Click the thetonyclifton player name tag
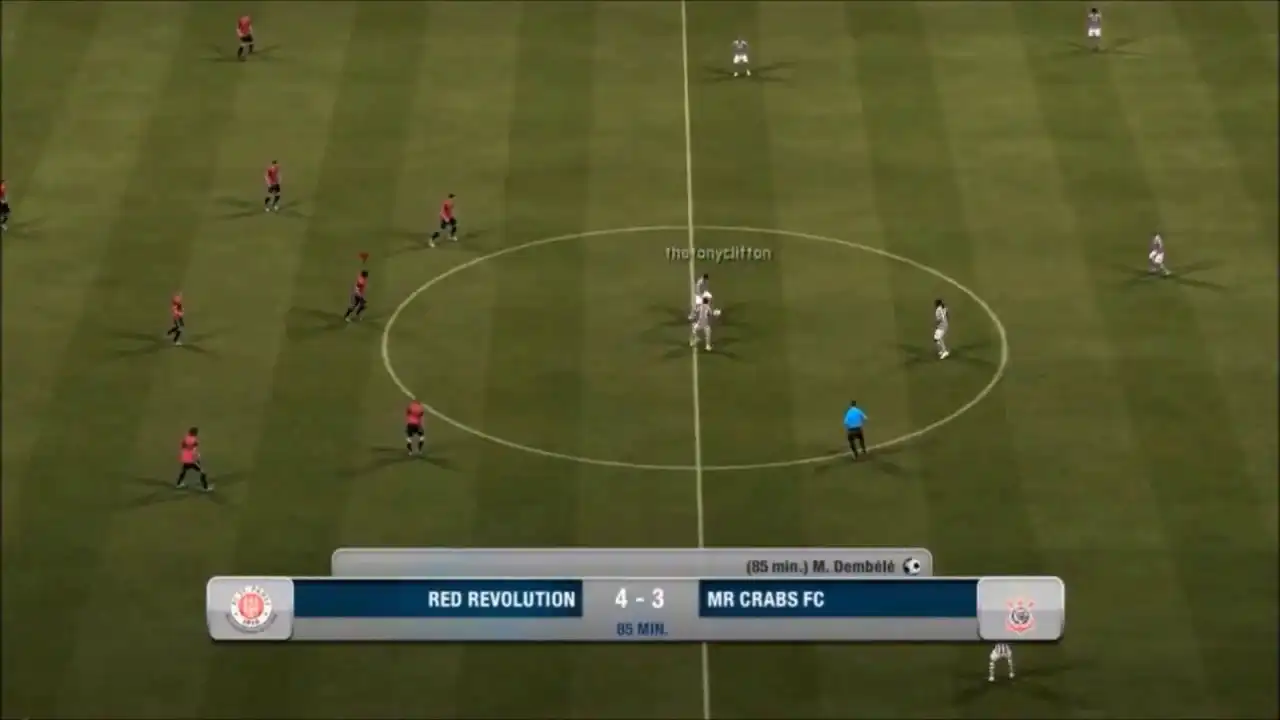This screenshot has width=1280, height=720. point(718,254)
